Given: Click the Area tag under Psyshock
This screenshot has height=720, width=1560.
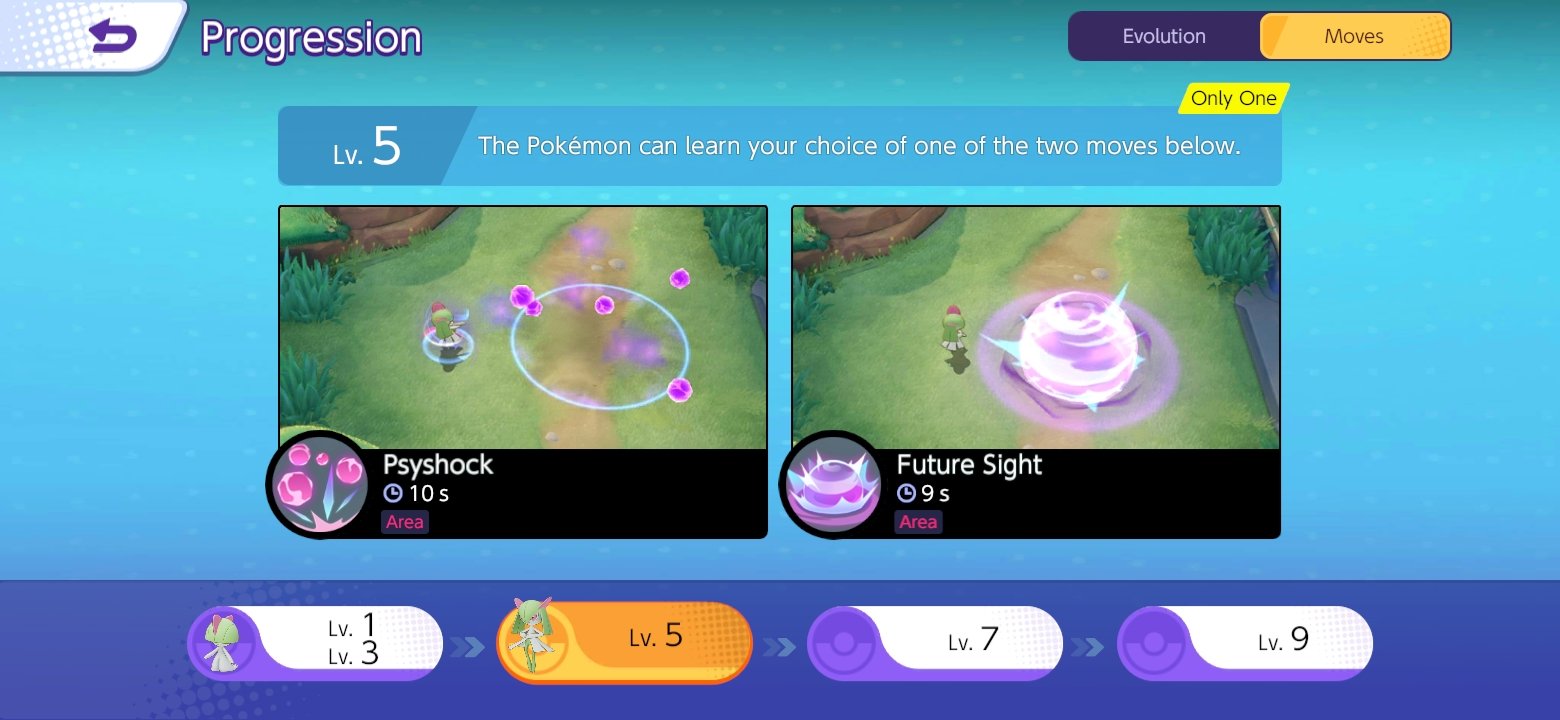Looking at the screenshot, I should coord(404,521).
